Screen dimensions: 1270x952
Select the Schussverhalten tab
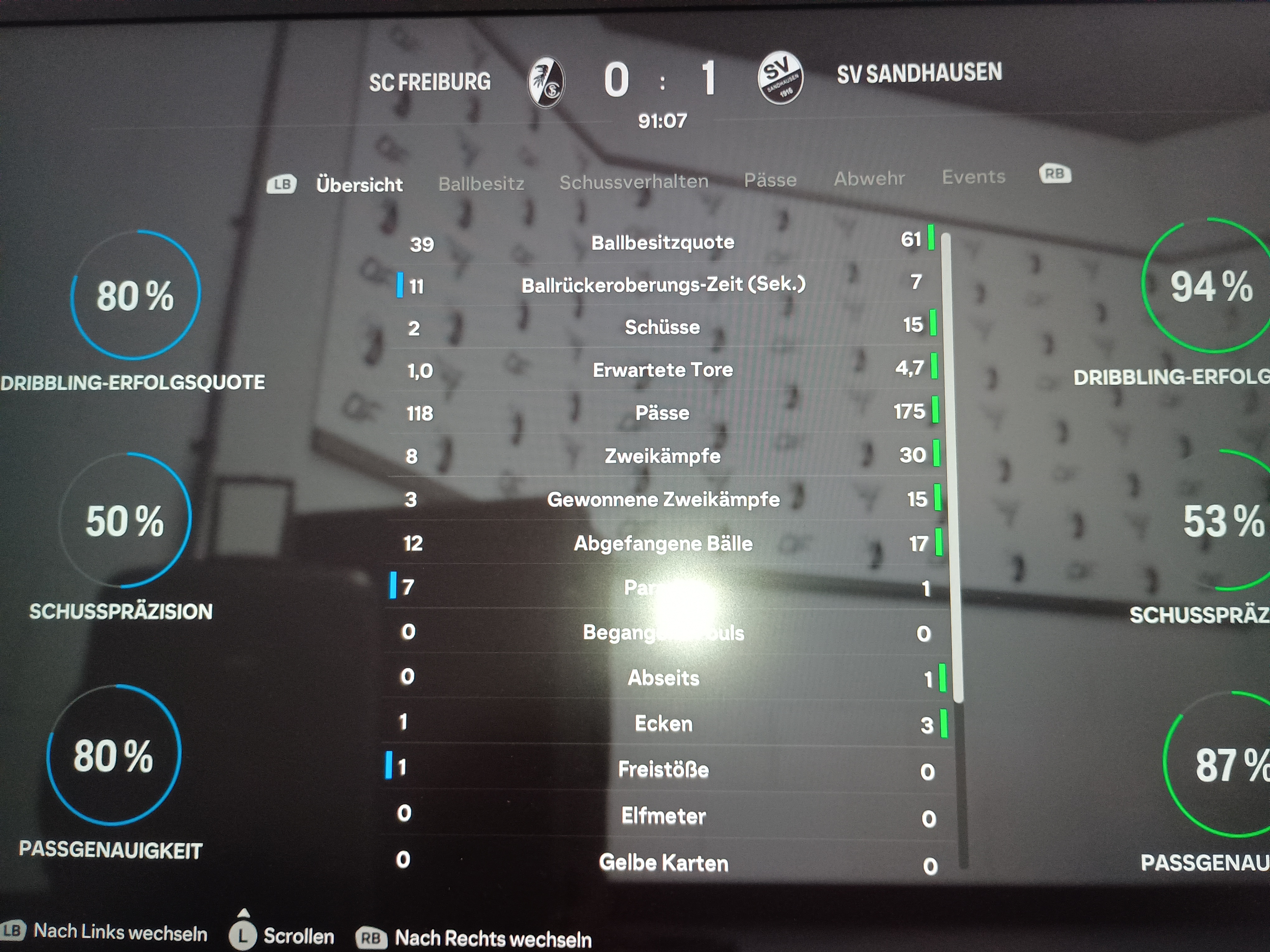pos(634,182)
